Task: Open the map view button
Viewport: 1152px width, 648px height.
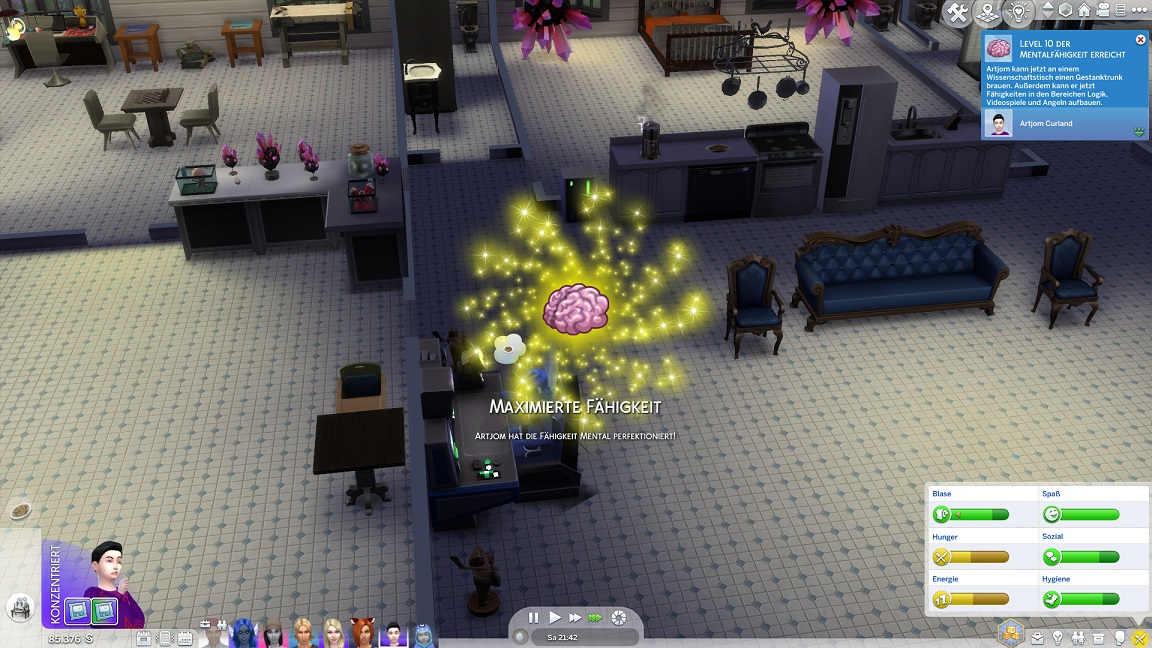Action: click(988, 13)
